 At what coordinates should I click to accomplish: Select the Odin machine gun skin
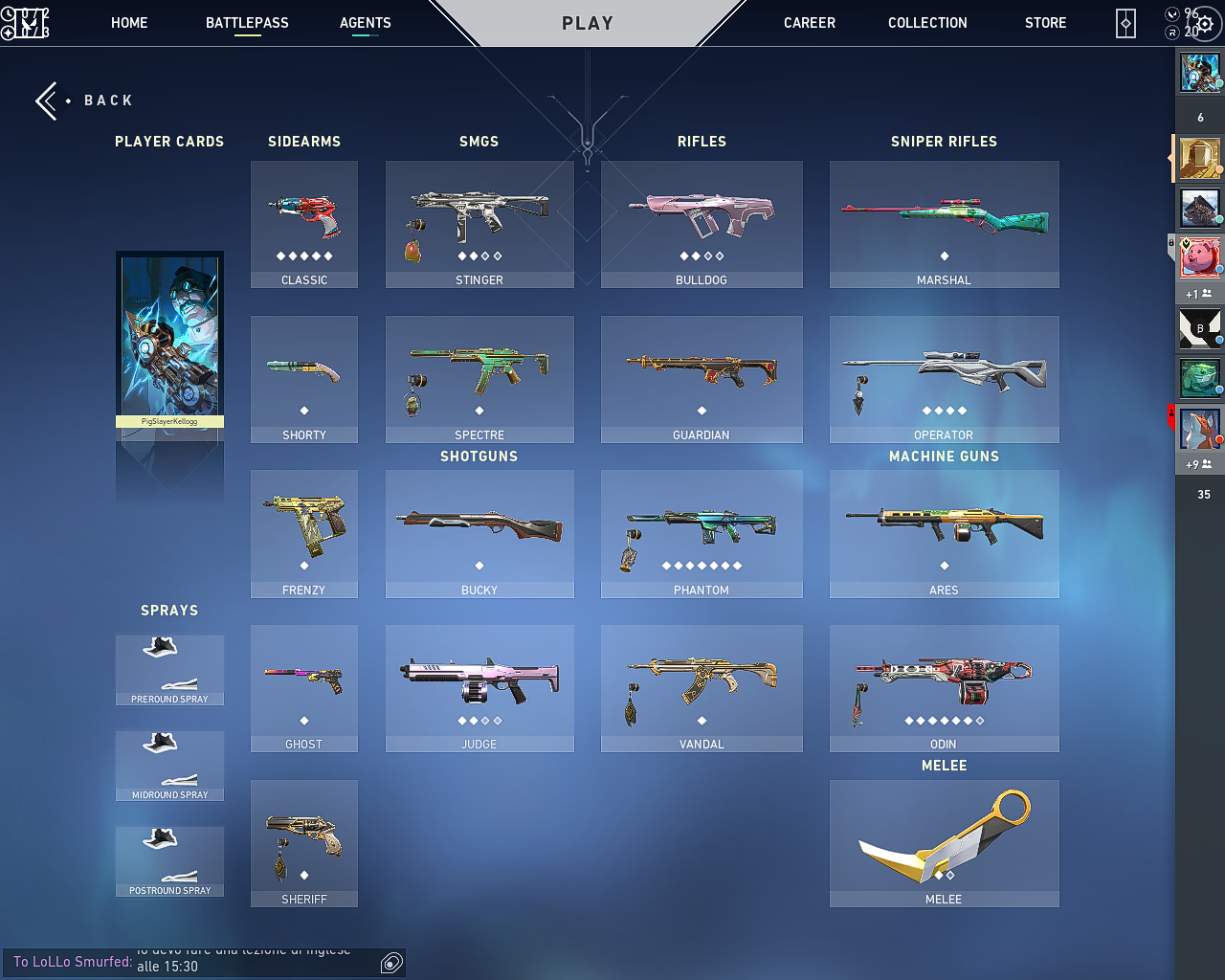coord(944,688)
